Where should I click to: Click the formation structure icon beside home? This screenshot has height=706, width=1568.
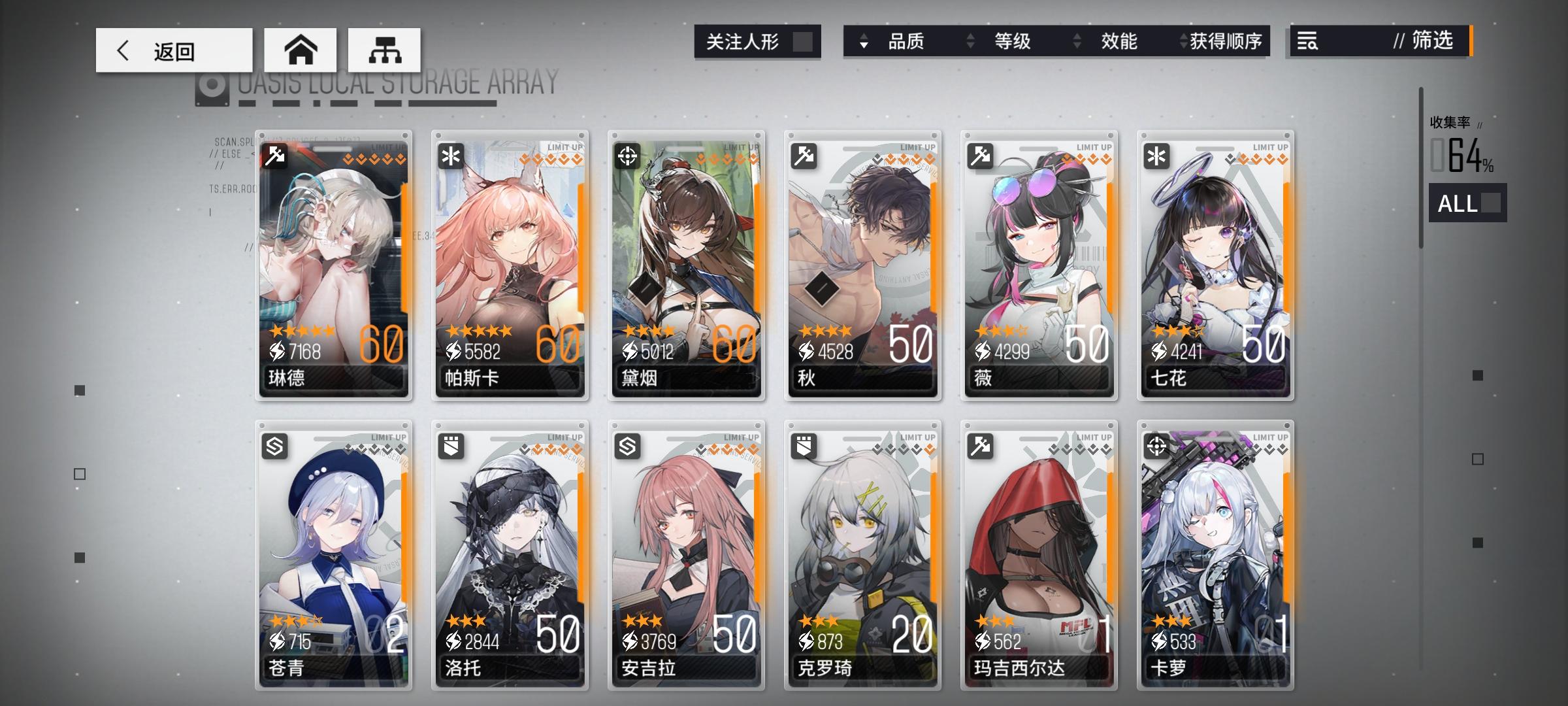click(384, 49)
